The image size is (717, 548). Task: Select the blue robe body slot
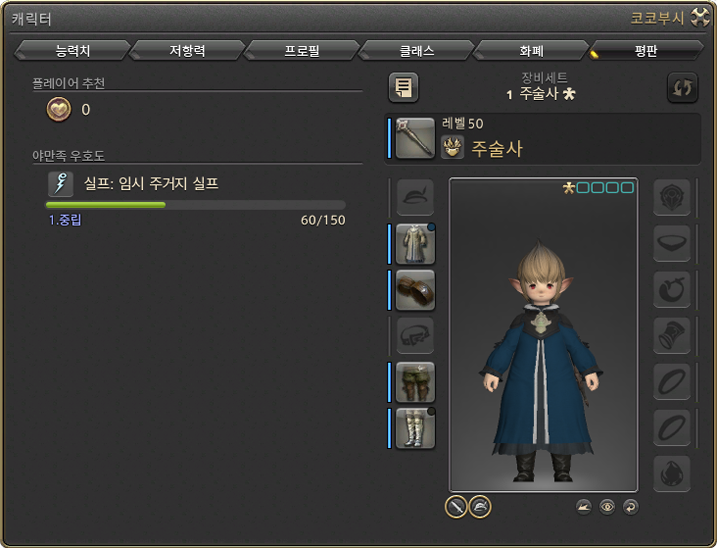click(x=415, y=244)
